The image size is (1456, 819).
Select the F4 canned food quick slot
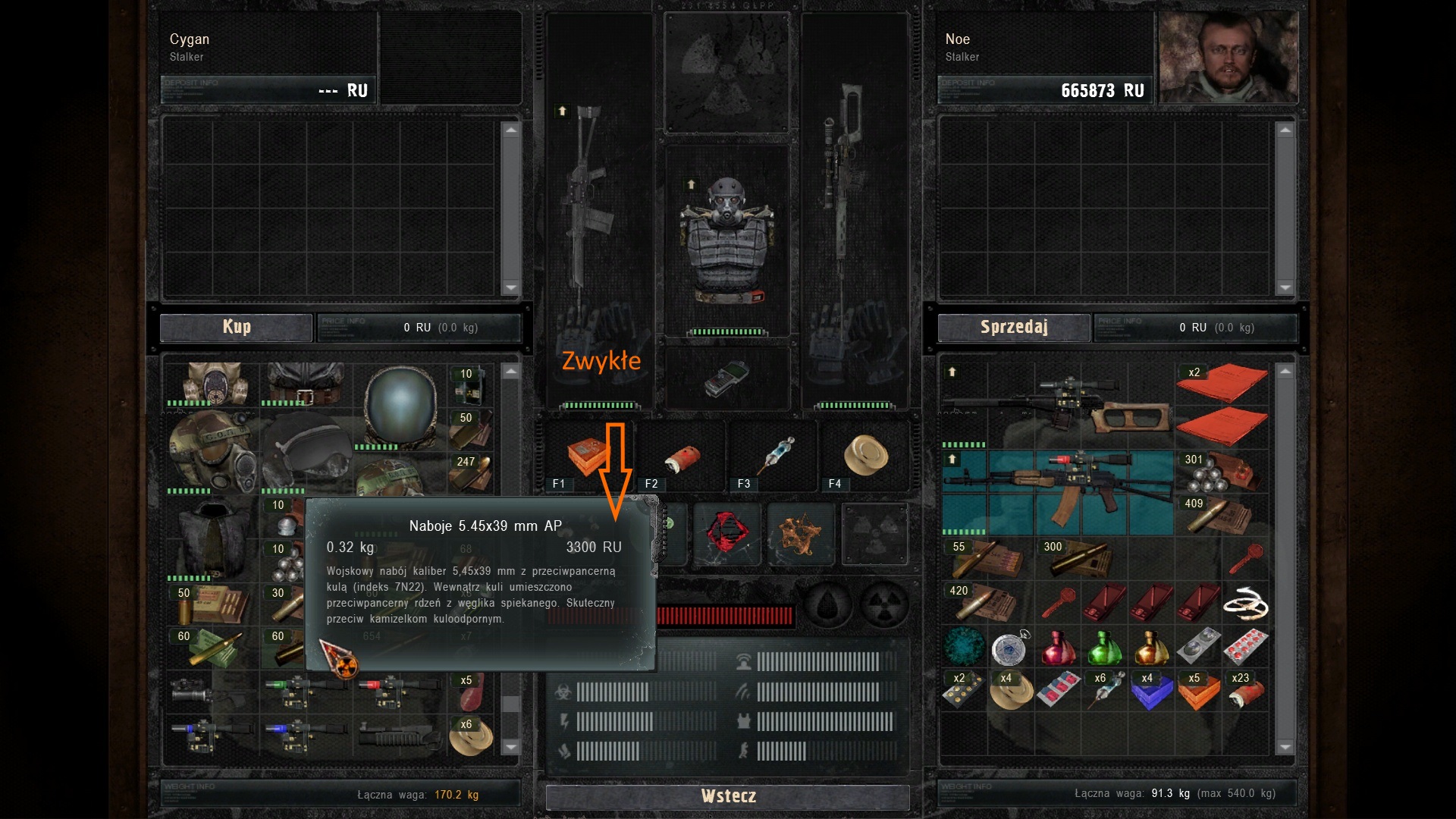click(866, 456)
